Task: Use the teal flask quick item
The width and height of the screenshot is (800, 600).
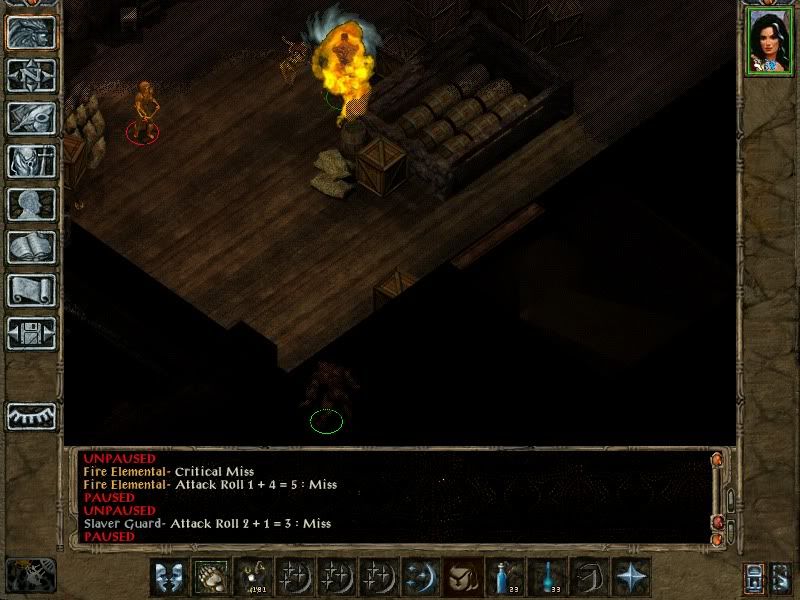Action: point(547,577)
